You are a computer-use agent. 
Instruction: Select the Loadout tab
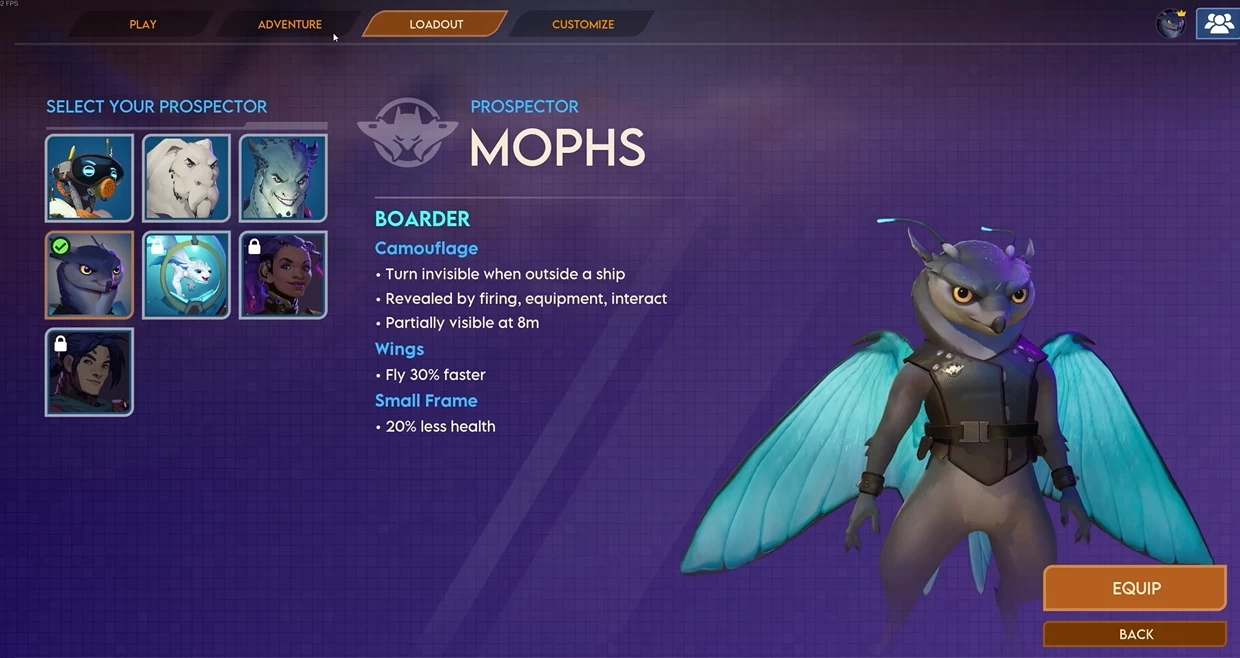click(x=436, y=24)
